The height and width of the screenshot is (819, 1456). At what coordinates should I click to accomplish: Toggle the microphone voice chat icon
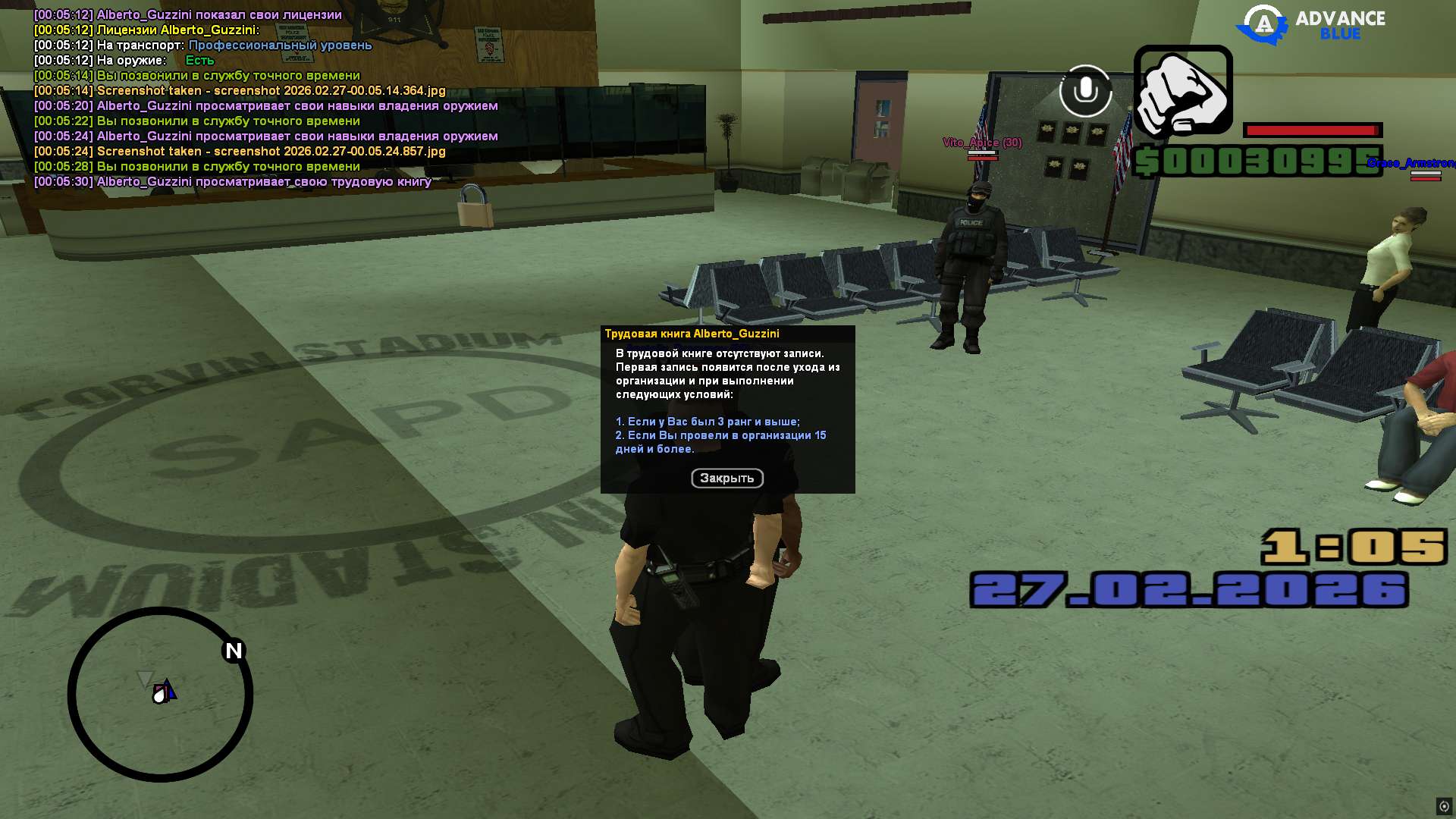1085,91
